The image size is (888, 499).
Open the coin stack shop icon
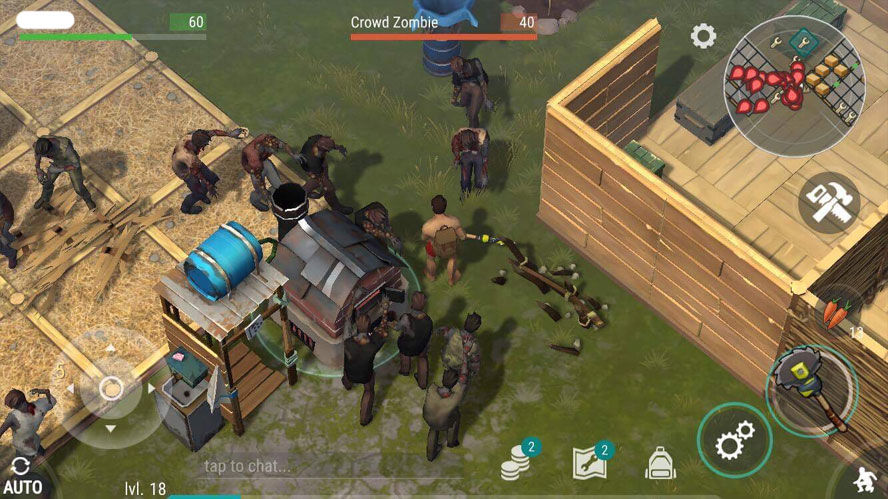[x=517, y=463]
